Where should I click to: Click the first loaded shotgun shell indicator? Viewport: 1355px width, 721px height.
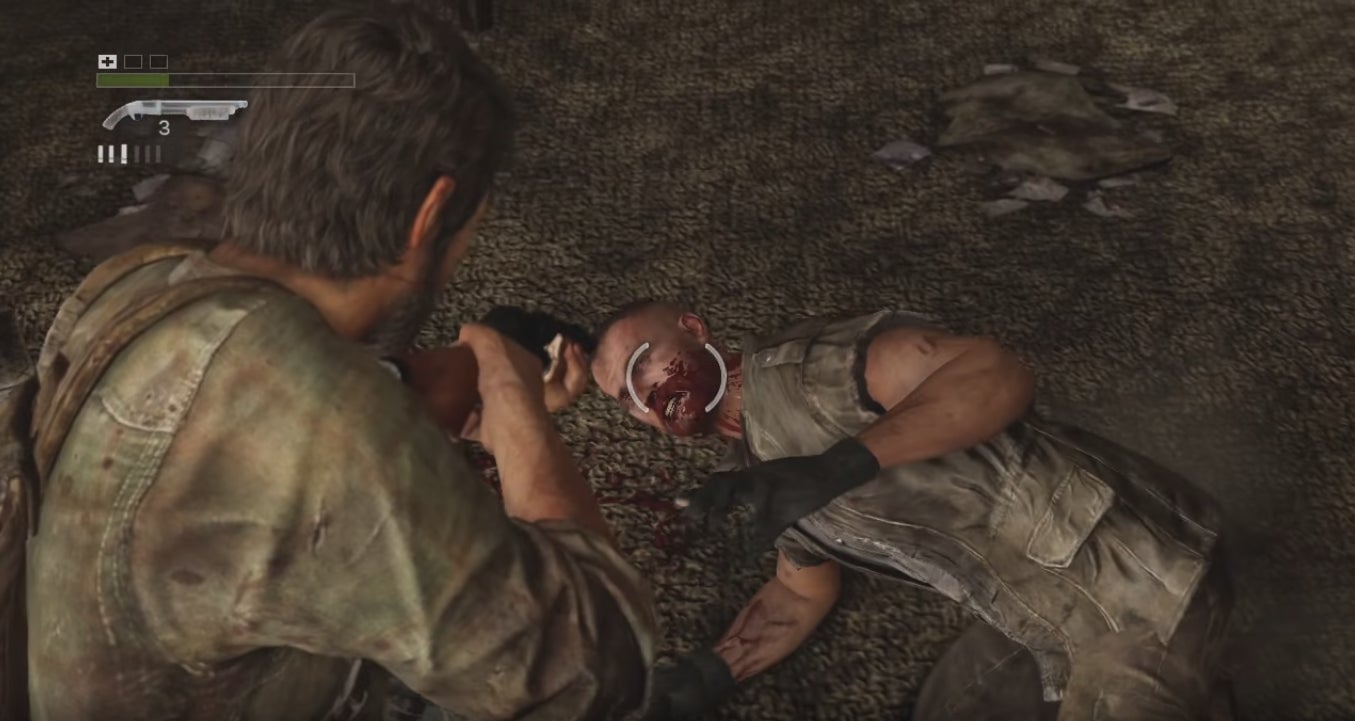pyautogui.click(x=101, y=153)
